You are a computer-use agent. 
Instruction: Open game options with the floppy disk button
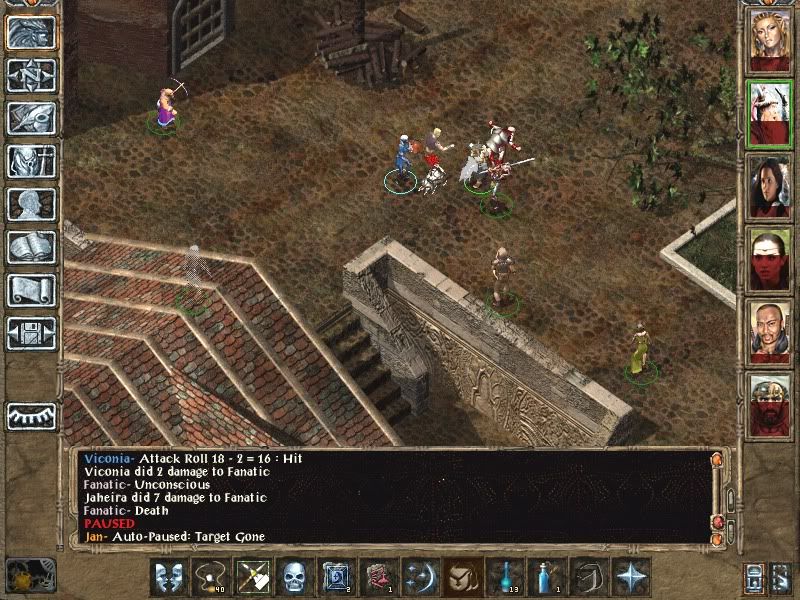point(32,333)
